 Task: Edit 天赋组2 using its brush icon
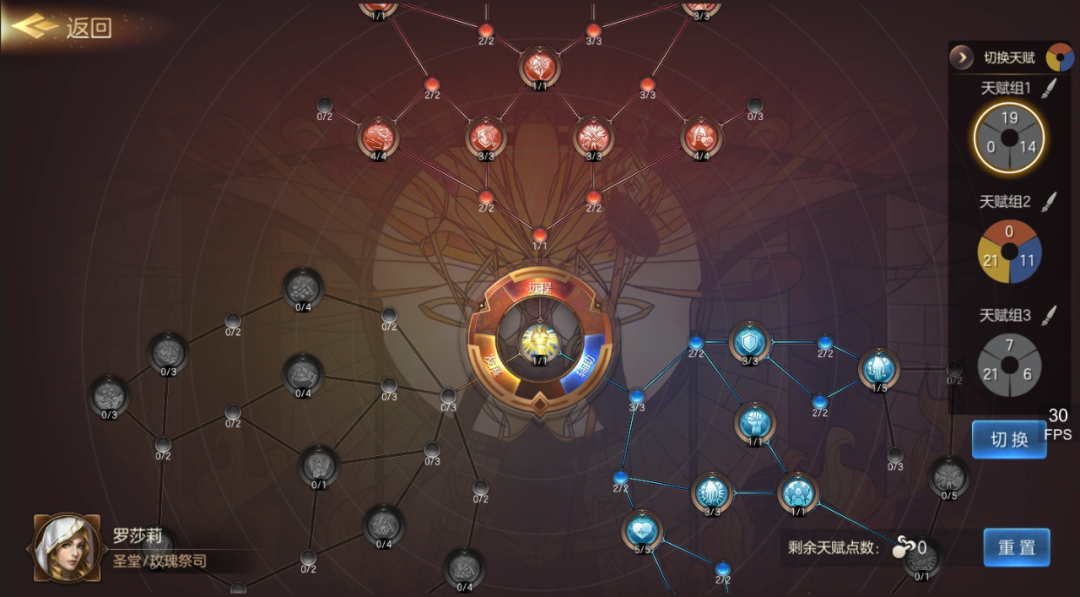(x=1048, y=202)
